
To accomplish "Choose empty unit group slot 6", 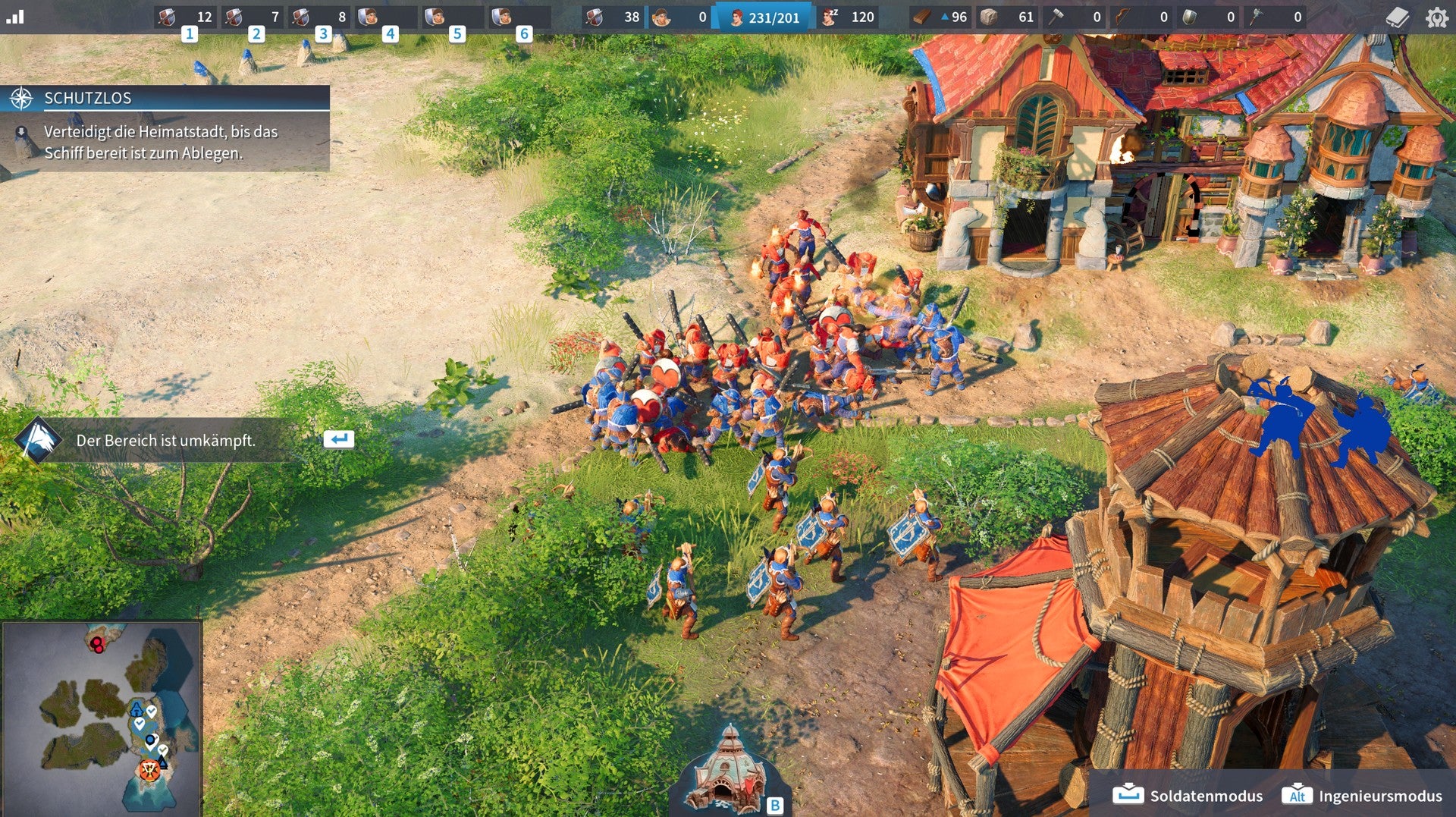I will pyautogui.click(x=519, y=17).
